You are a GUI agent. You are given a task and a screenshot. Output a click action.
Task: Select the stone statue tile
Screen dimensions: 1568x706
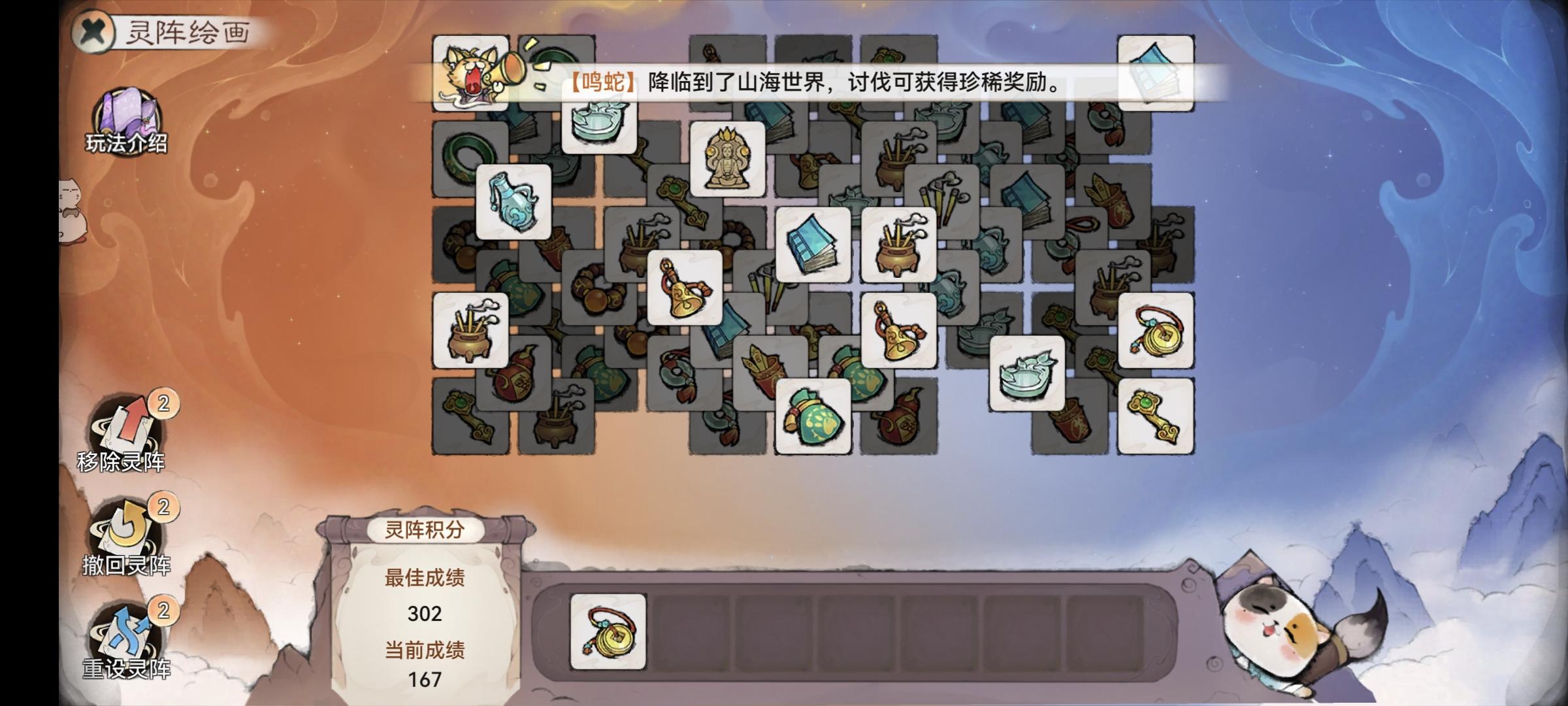(728, 157)
